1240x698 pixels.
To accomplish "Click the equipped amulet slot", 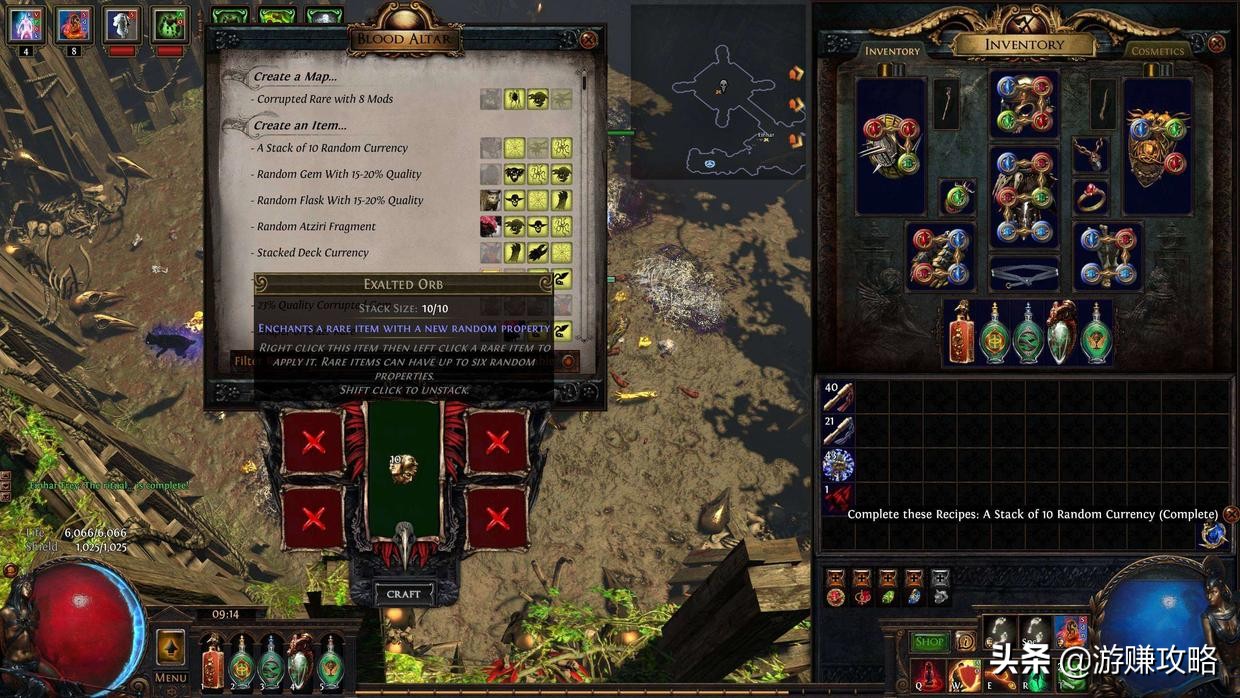I will pos(1090,154).
